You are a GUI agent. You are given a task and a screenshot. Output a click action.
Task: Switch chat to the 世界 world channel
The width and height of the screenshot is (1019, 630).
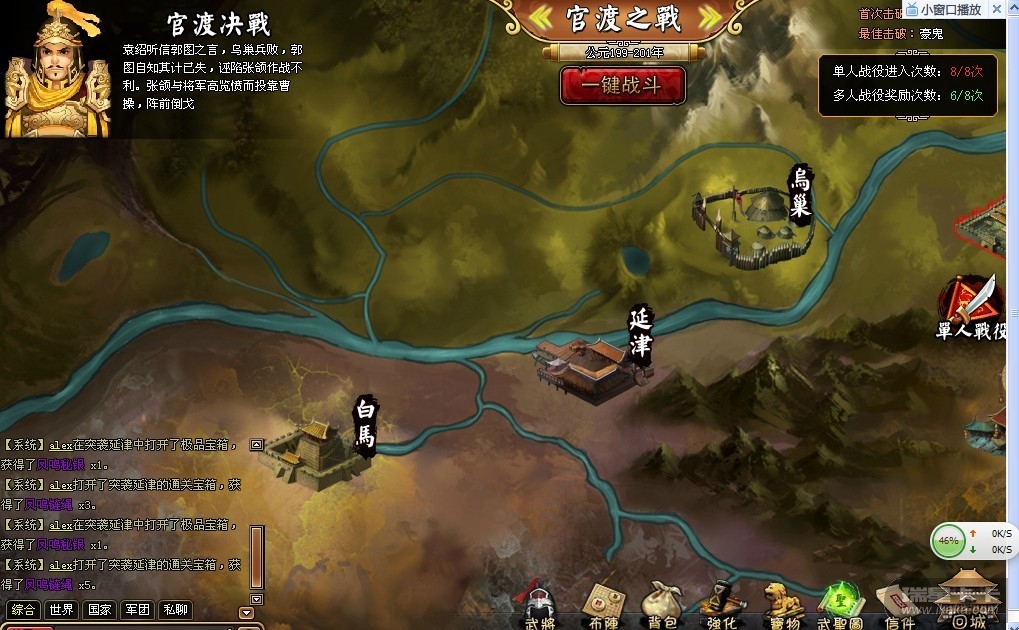point(62,610)
